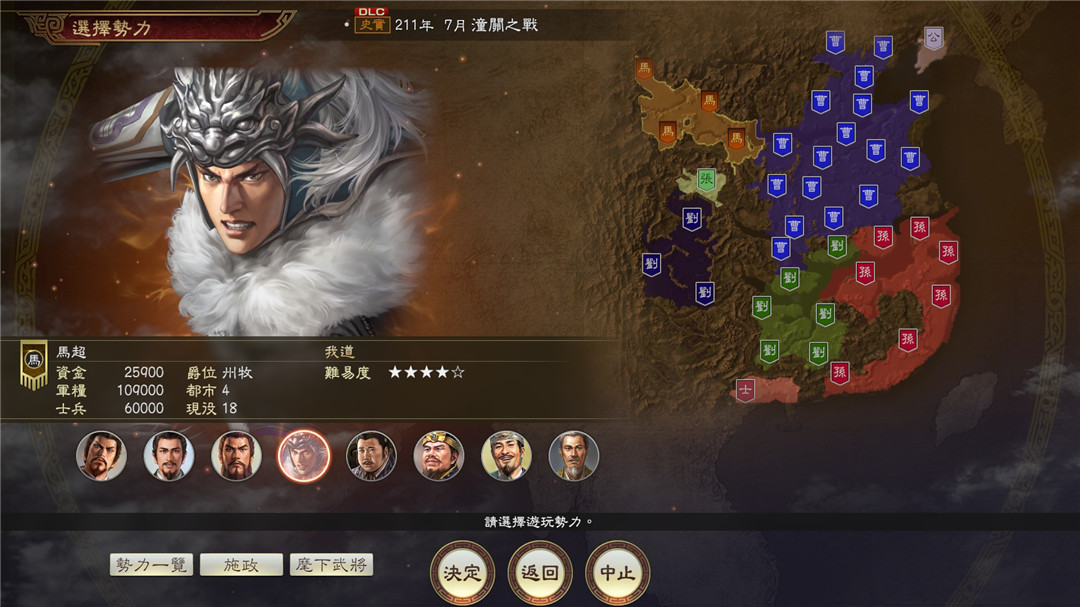Select the 公 faction marker on the map
Image resolution: width=1080 pixels, height=607 pixels.
[x=933, y=38]
